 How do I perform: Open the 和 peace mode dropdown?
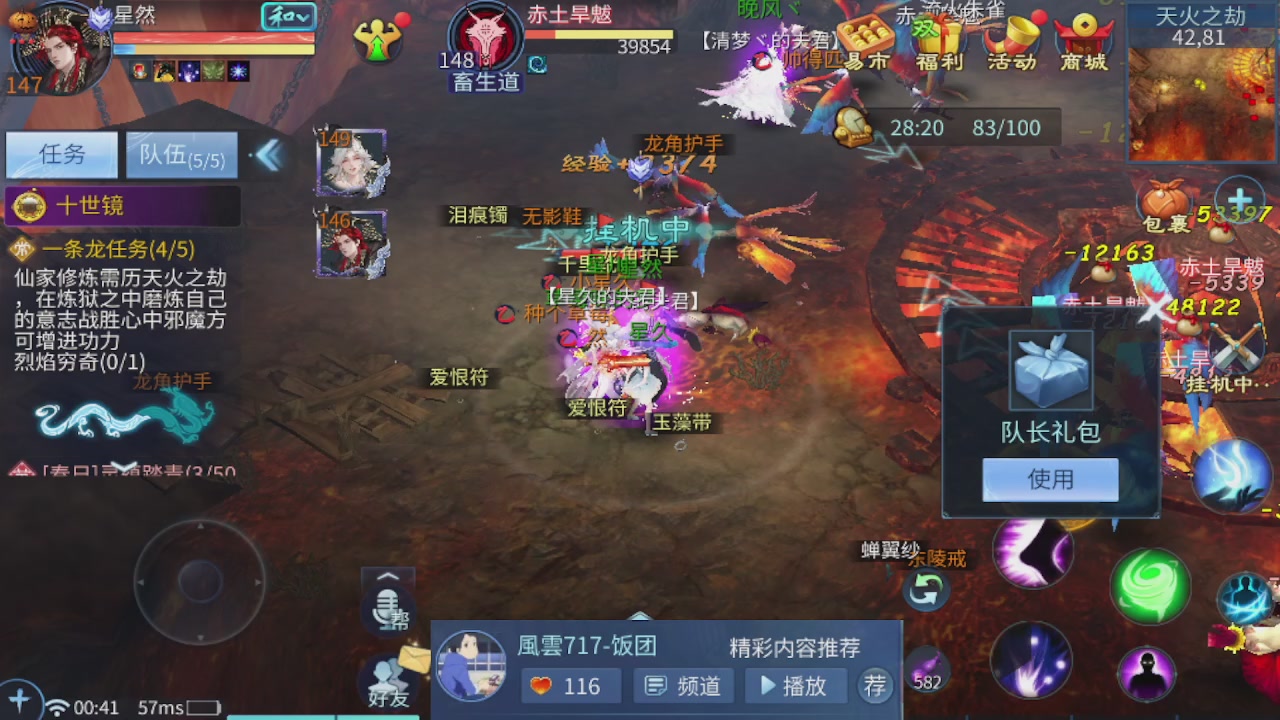(287, 17)
